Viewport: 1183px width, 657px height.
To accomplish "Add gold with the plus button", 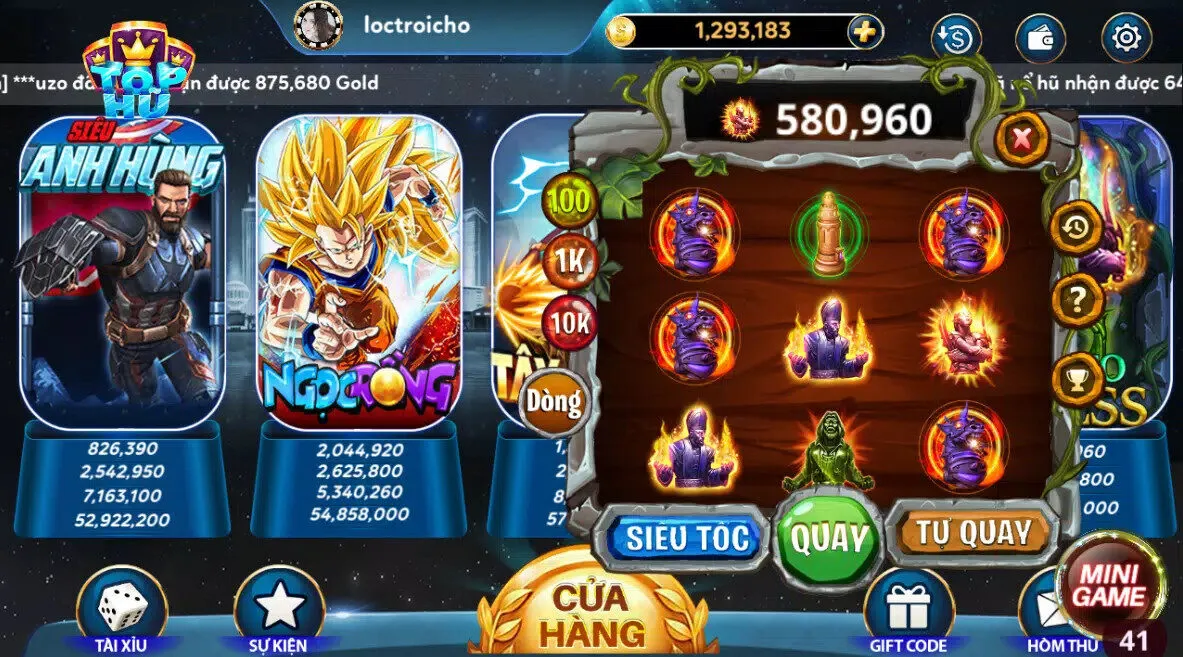I will pos(865,32).
